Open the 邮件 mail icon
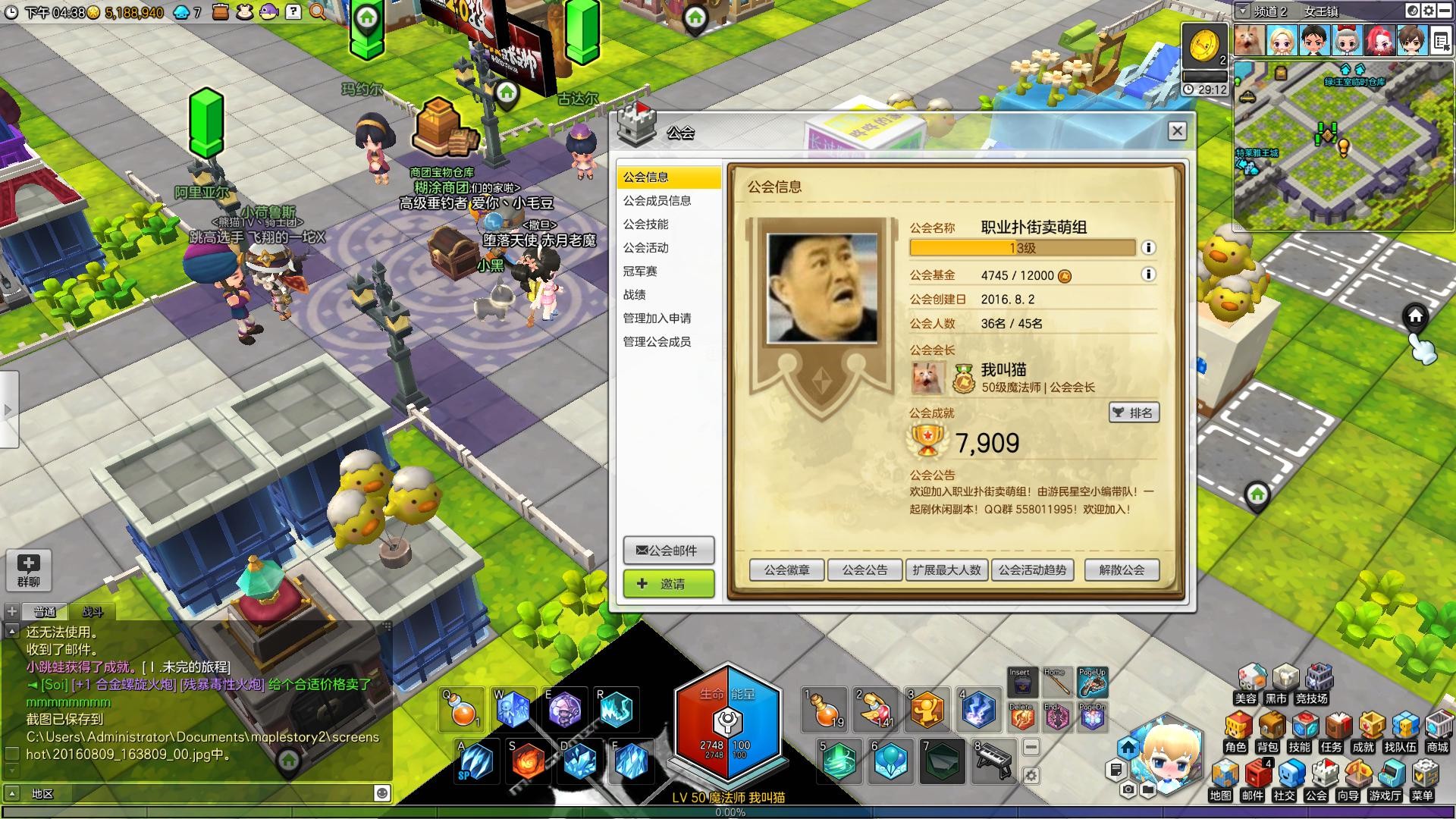This screenshot has width=1456, height=819. (1253, 780)
